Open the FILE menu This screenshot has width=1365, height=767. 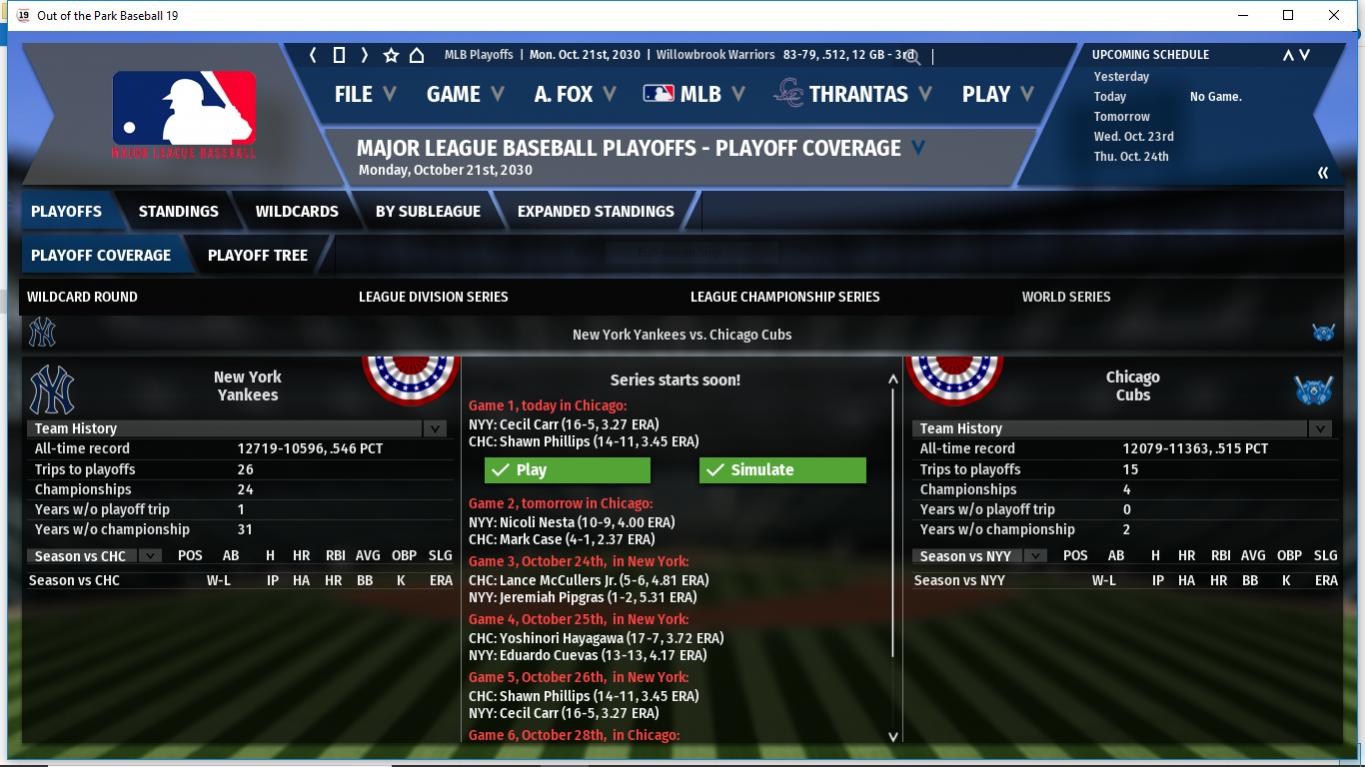point(365,94)
